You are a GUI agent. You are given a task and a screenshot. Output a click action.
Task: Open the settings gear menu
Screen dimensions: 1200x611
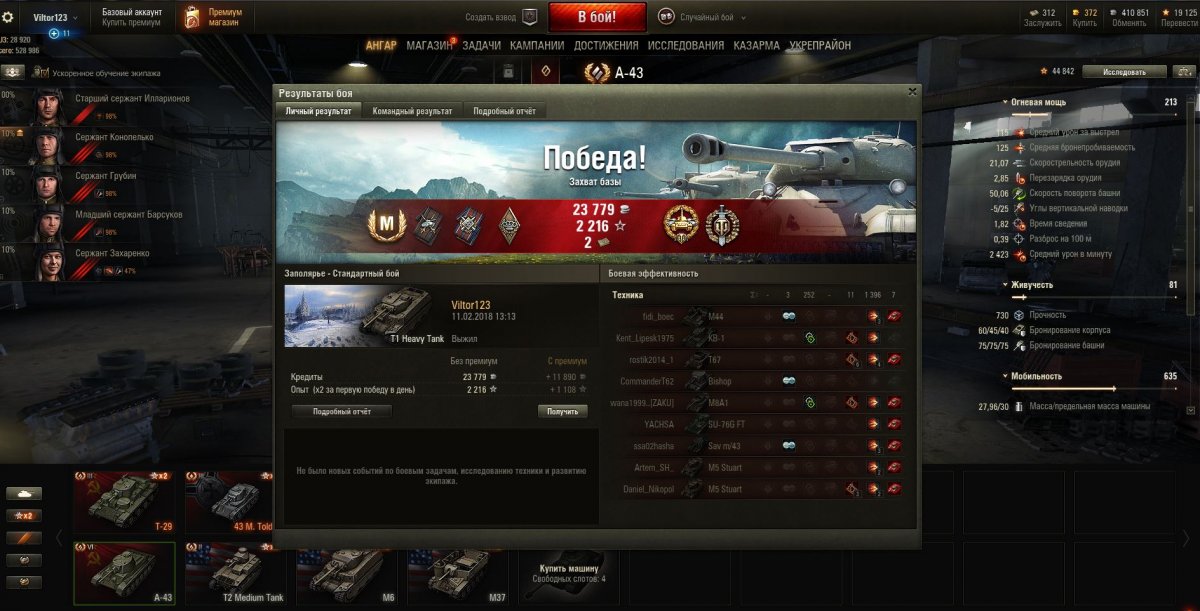coord(8,17)
